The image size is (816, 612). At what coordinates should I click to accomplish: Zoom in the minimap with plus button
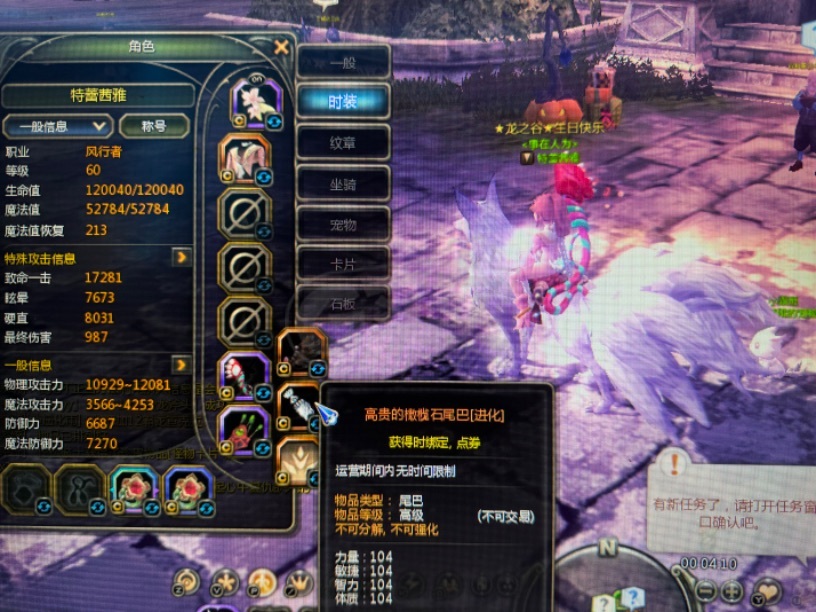pyautogui.click(x=732, y=590)
